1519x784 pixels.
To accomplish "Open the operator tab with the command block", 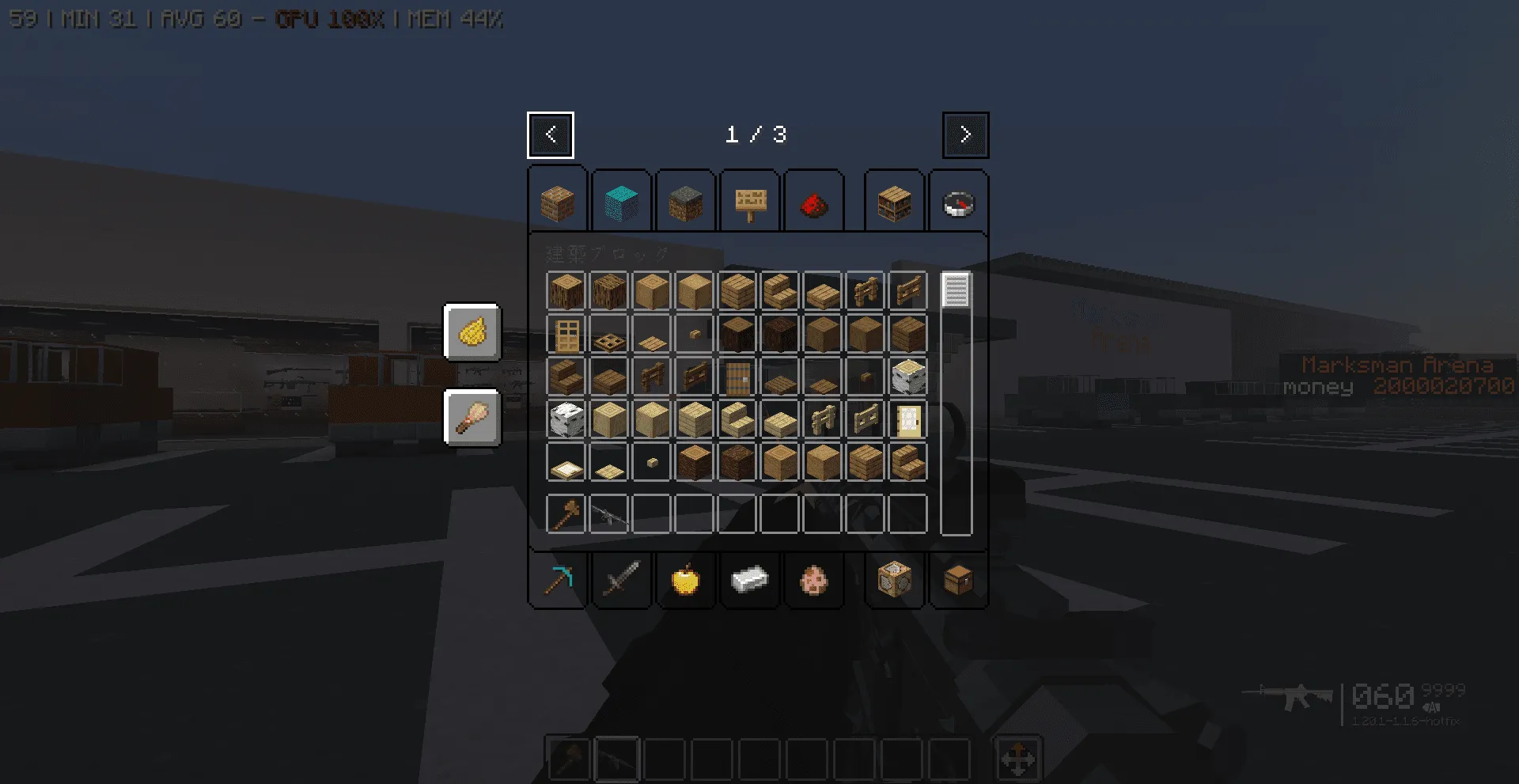I will pyautogui.click(x=894, y=581).
